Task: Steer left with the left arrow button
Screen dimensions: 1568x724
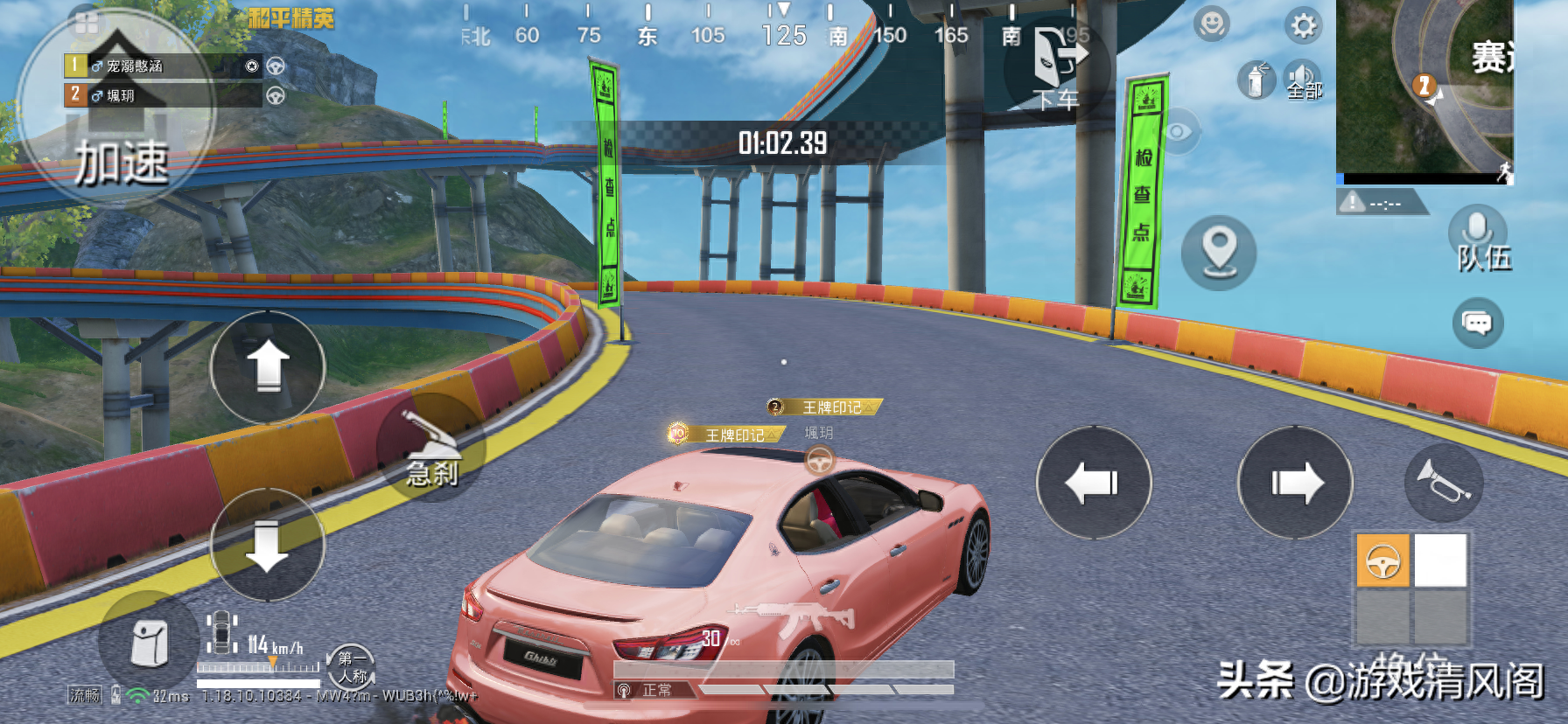Action: pyautogui.click(x=1093, y=483)
